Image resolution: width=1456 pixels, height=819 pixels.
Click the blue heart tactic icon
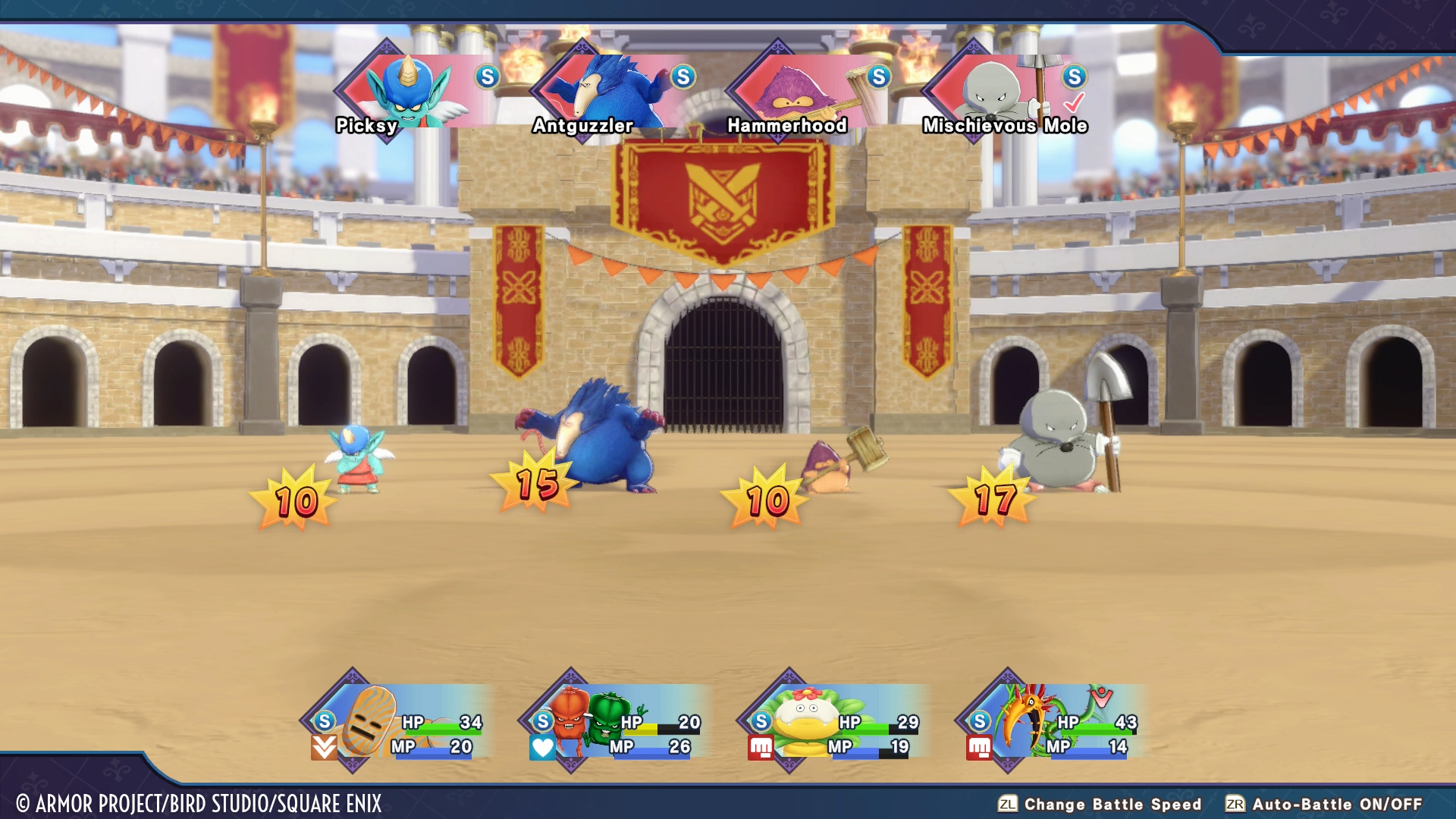[x=543, y=748]
